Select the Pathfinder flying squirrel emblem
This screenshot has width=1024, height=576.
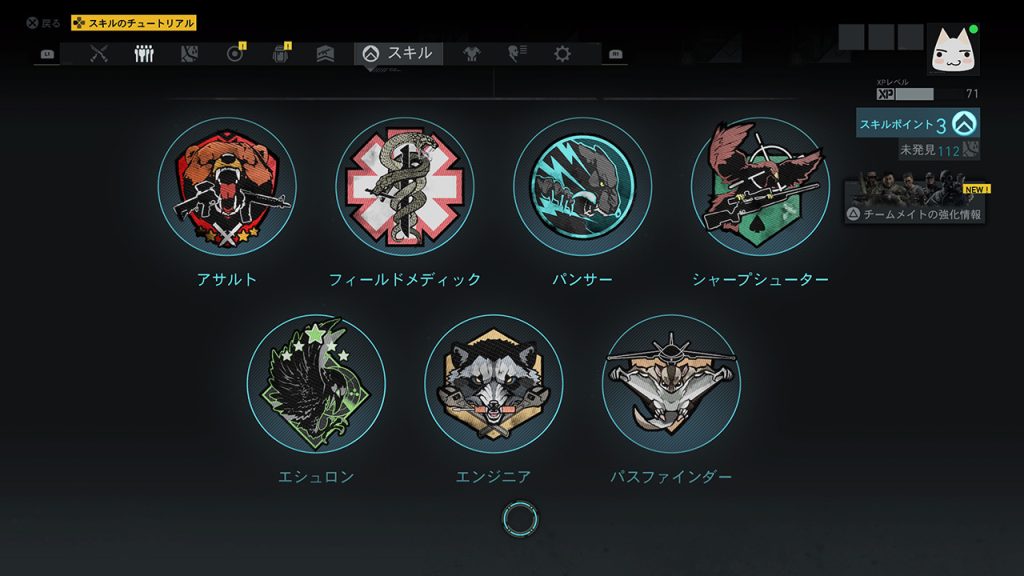[x=671, y=384]
